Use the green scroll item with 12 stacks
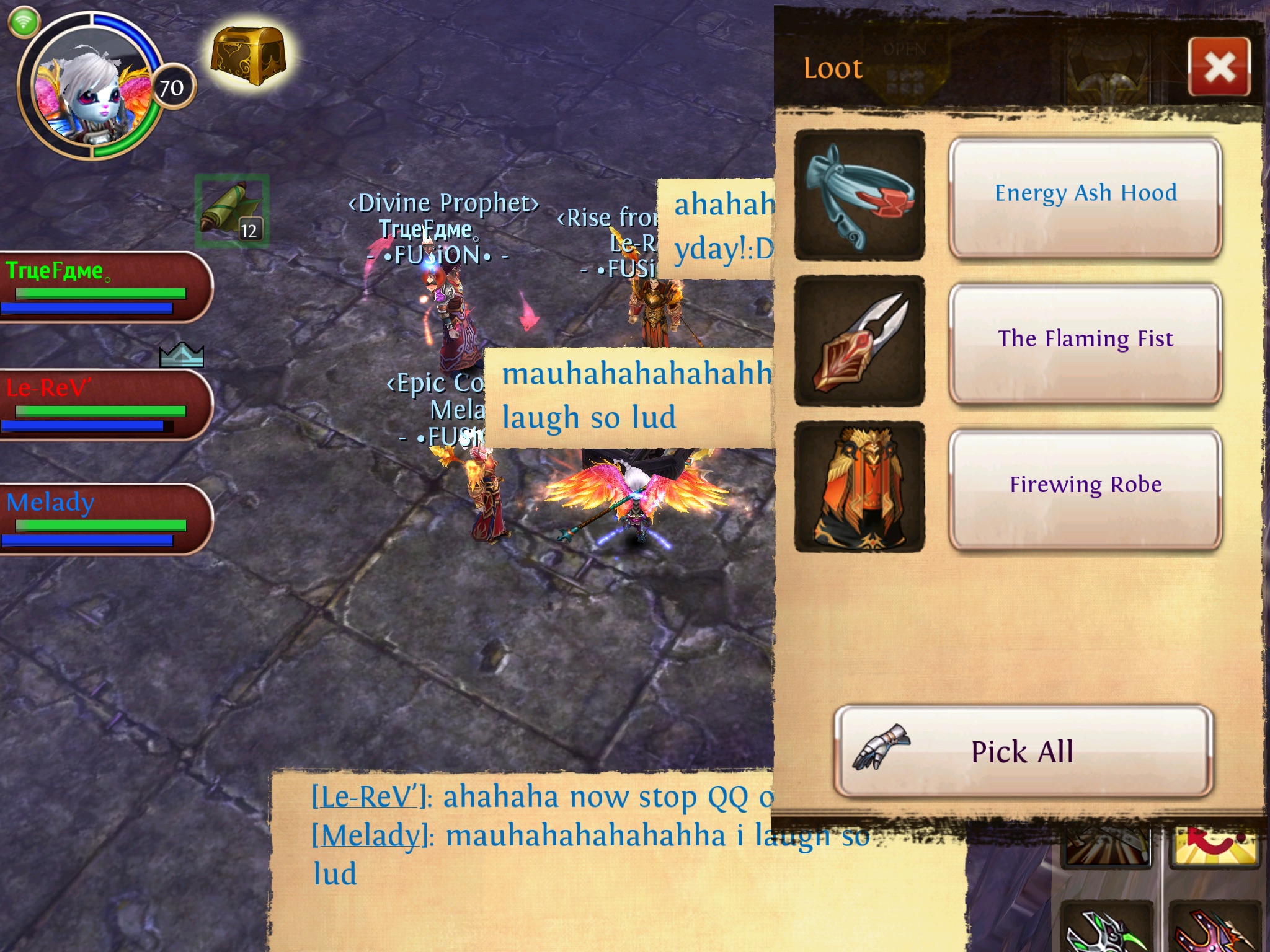The width and height of the screenshot is (1270, 952). (232, 211)
